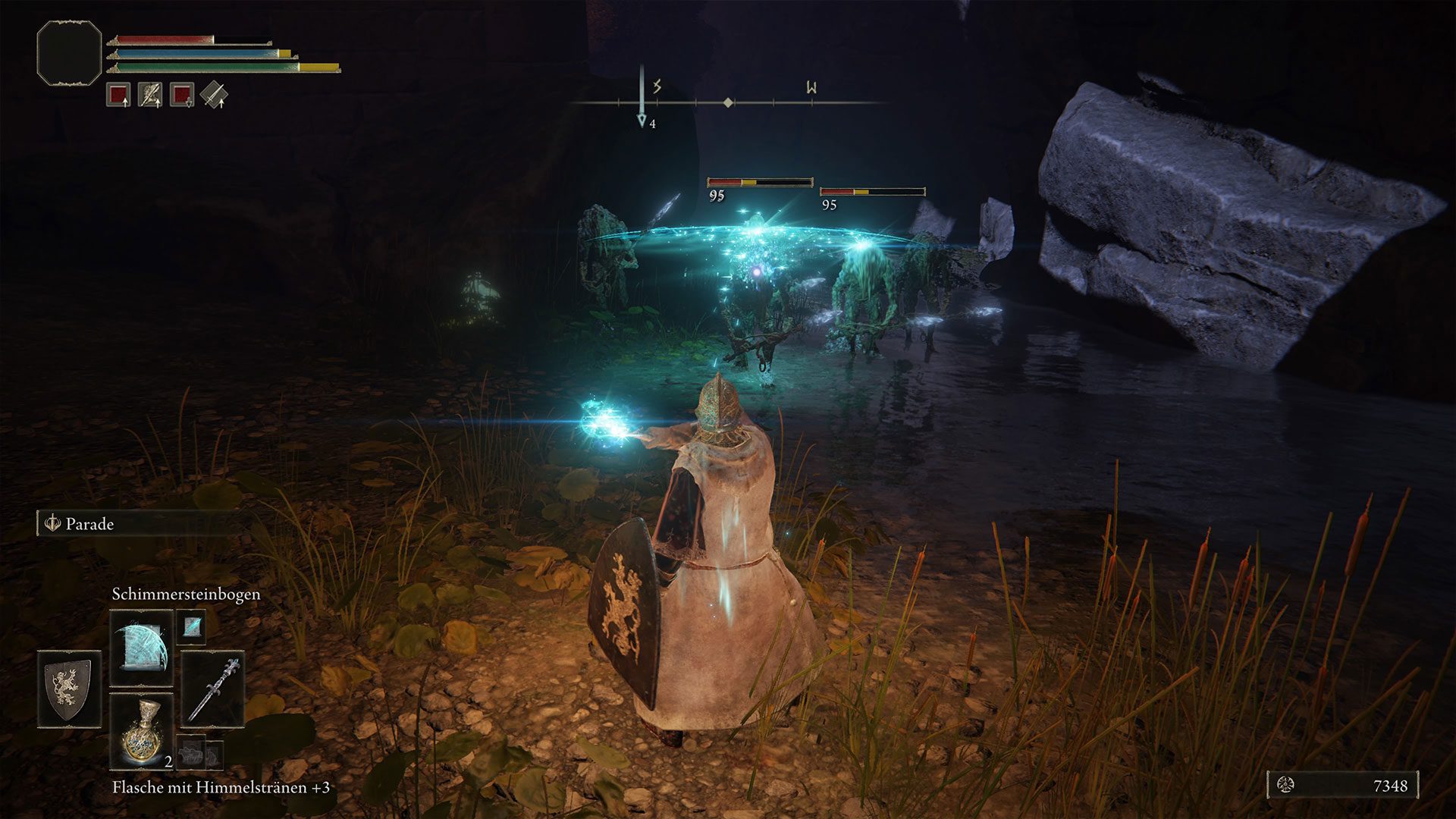Click the compass bar at the top

tap(728, 102)
